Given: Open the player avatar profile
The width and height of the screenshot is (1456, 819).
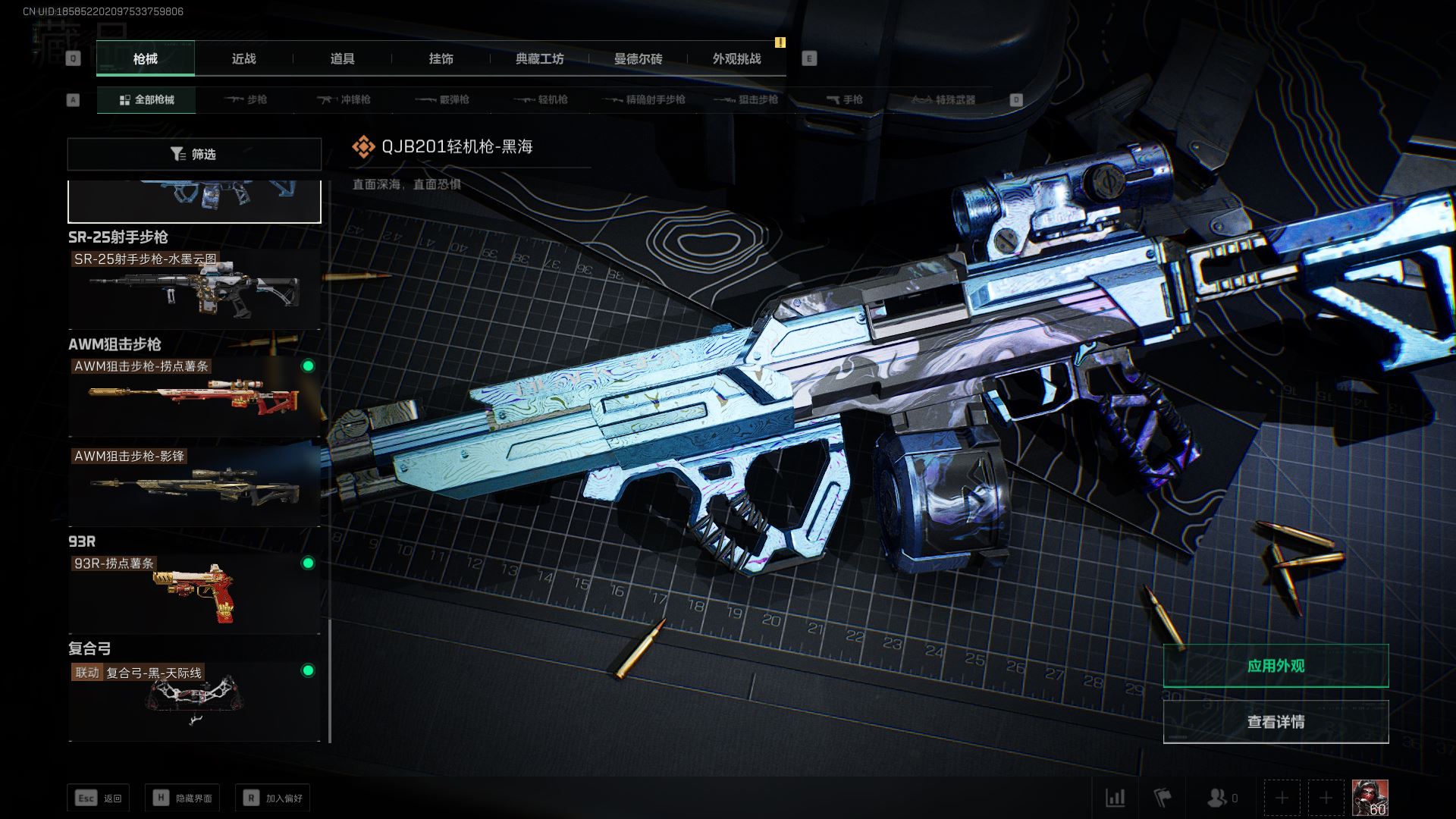Looking at the screenshot, I should click(x=1370, y=798).
